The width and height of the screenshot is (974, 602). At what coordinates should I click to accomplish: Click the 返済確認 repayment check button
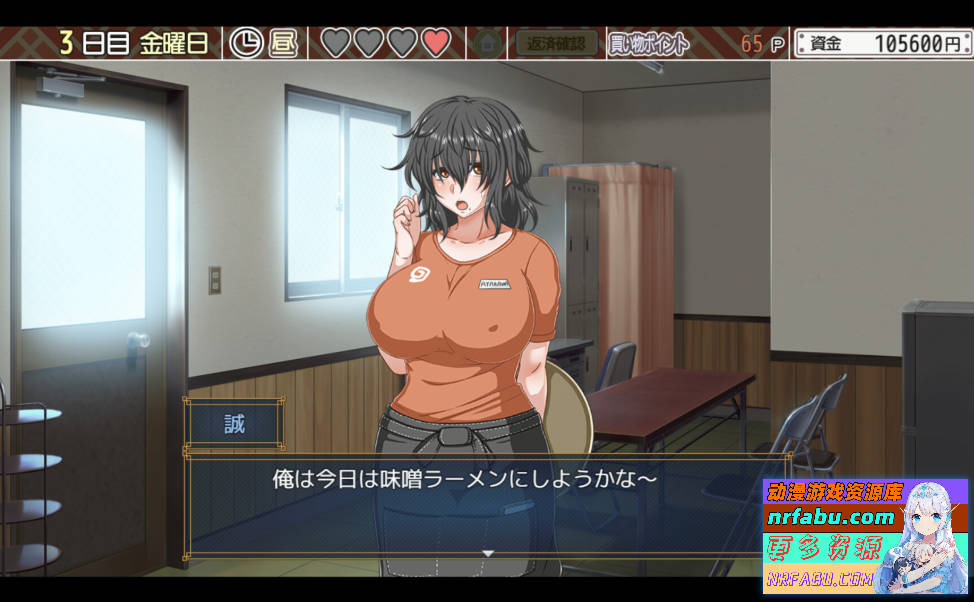coord(556,43)
